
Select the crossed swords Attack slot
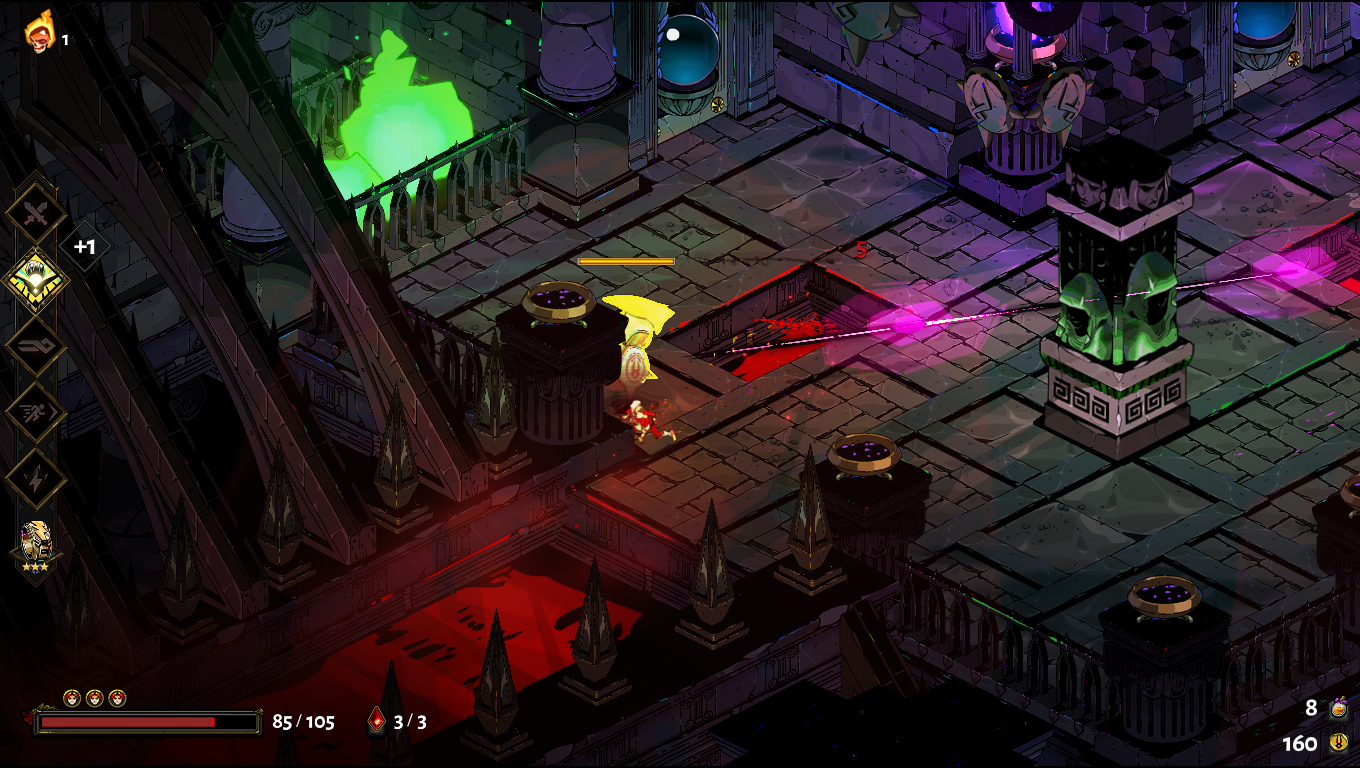(36, 212)
